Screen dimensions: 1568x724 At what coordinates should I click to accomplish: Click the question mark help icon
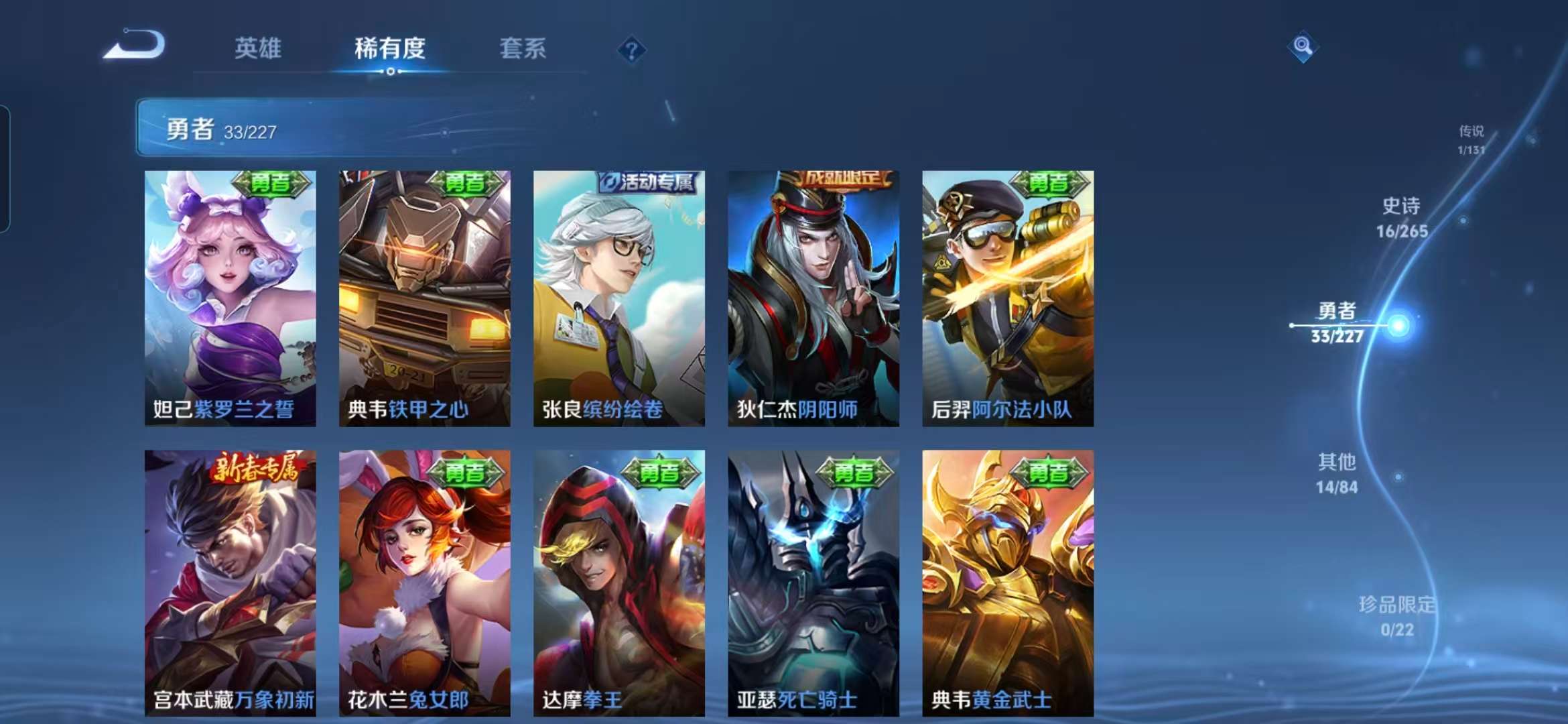(631, 49)
